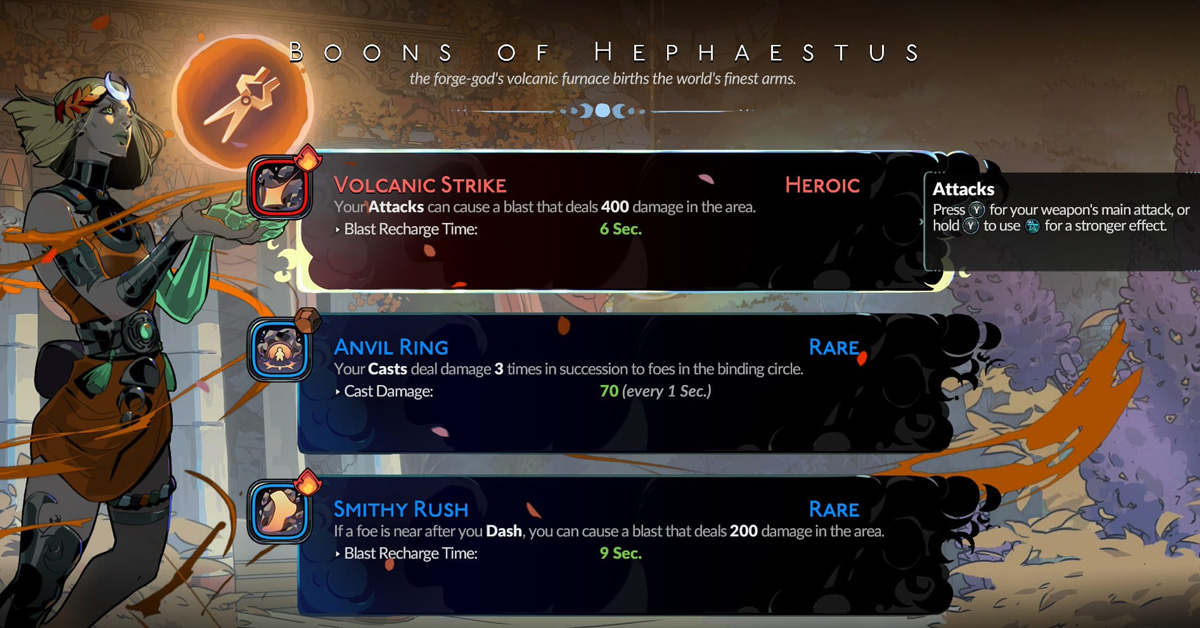Click the Volcanic Strike boon icon
Image resolution: width=1200 pixels, height=628 pixels.
pos(280,189)
